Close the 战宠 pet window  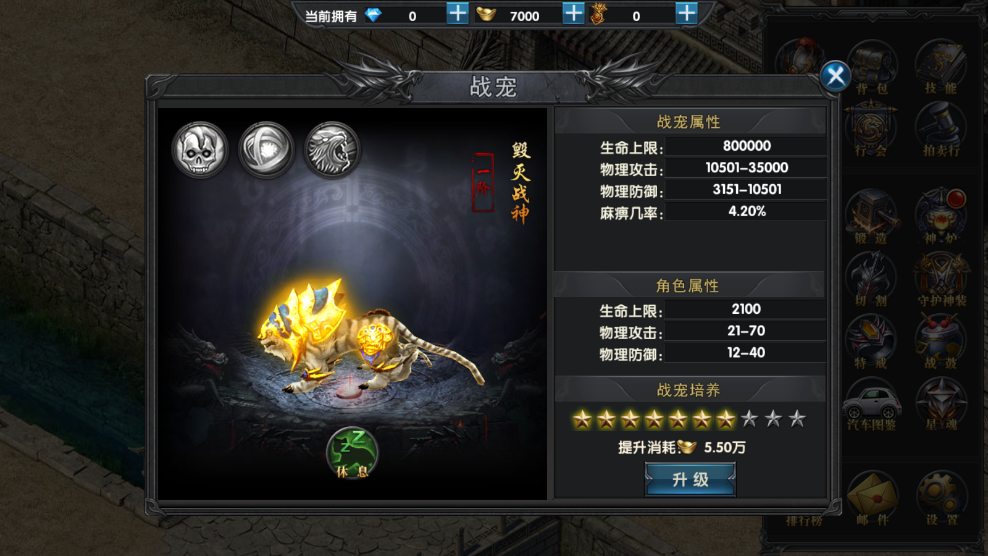click(x=835, y=75)
